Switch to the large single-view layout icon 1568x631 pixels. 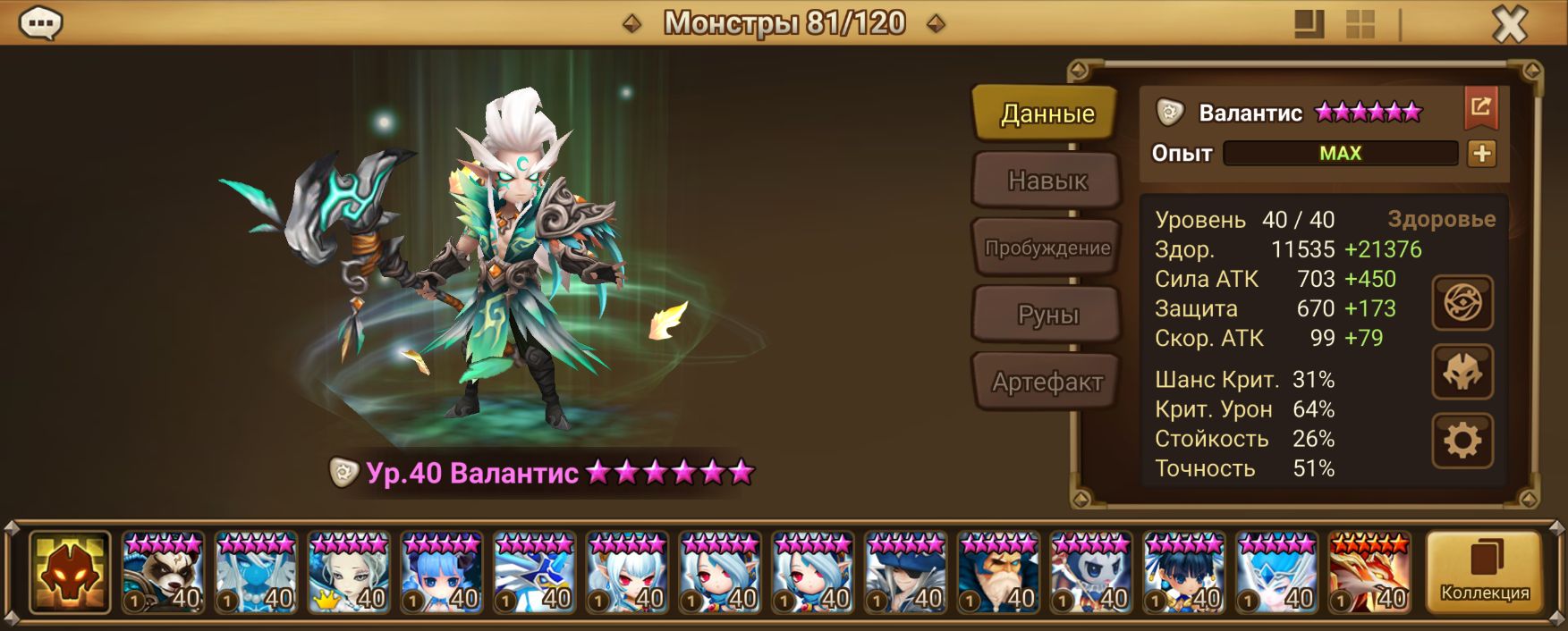[1309, 24]
